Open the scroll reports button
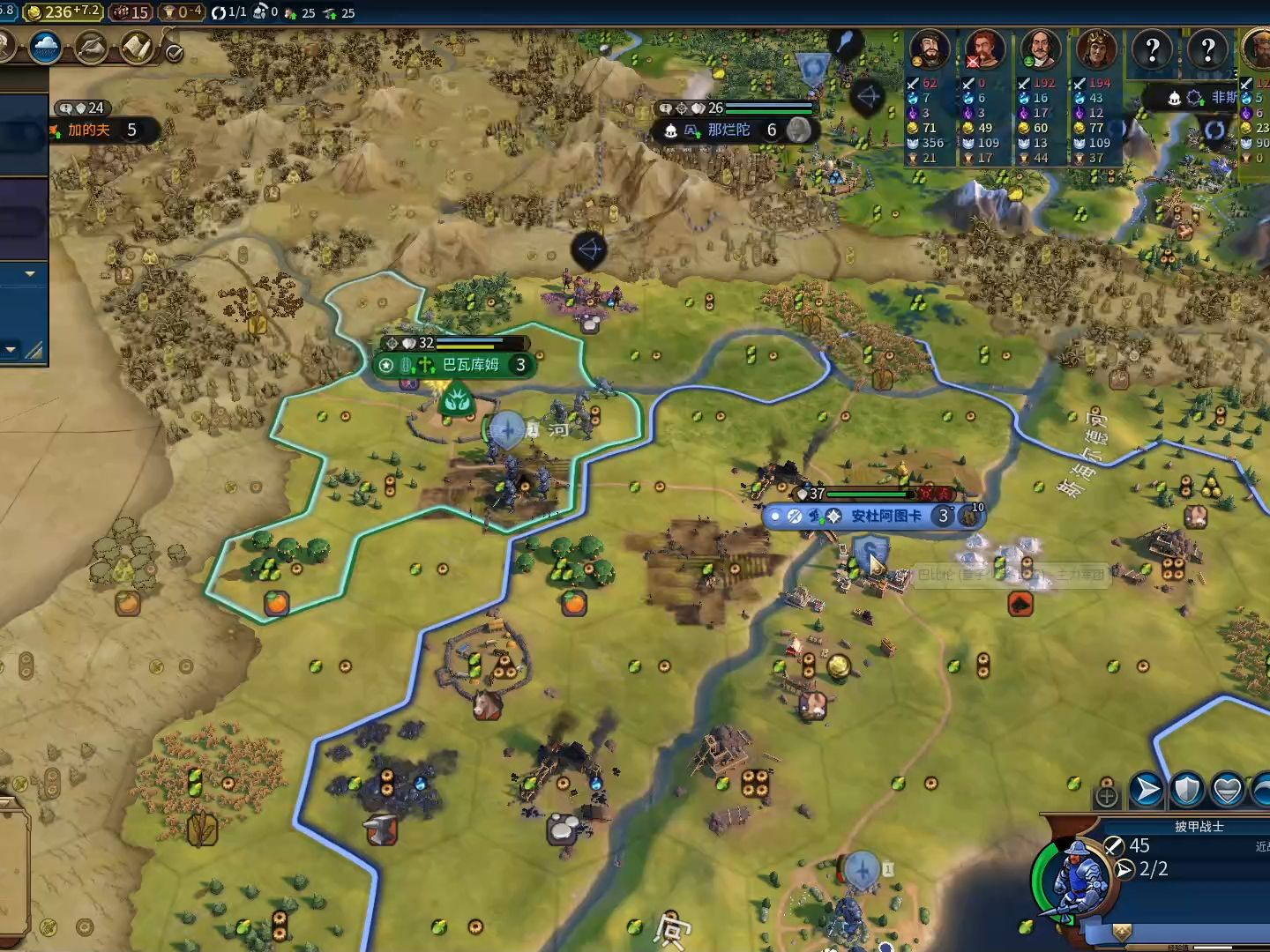This screenshot has height=952, width=1270. tap(138, 48)
